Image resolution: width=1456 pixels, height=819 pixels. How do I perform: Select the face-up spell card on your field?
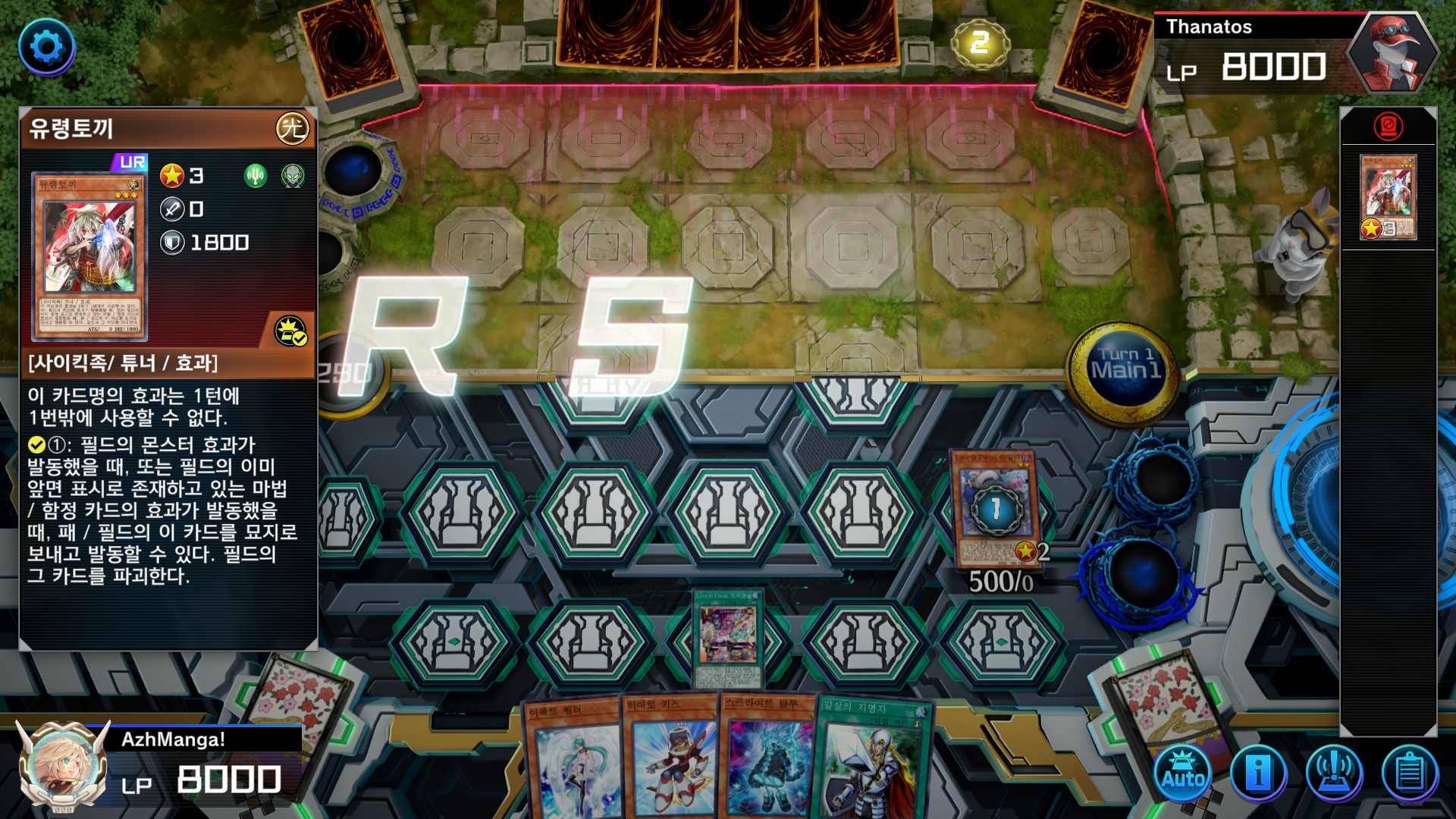pyautogui.click(x=727, y=638)
